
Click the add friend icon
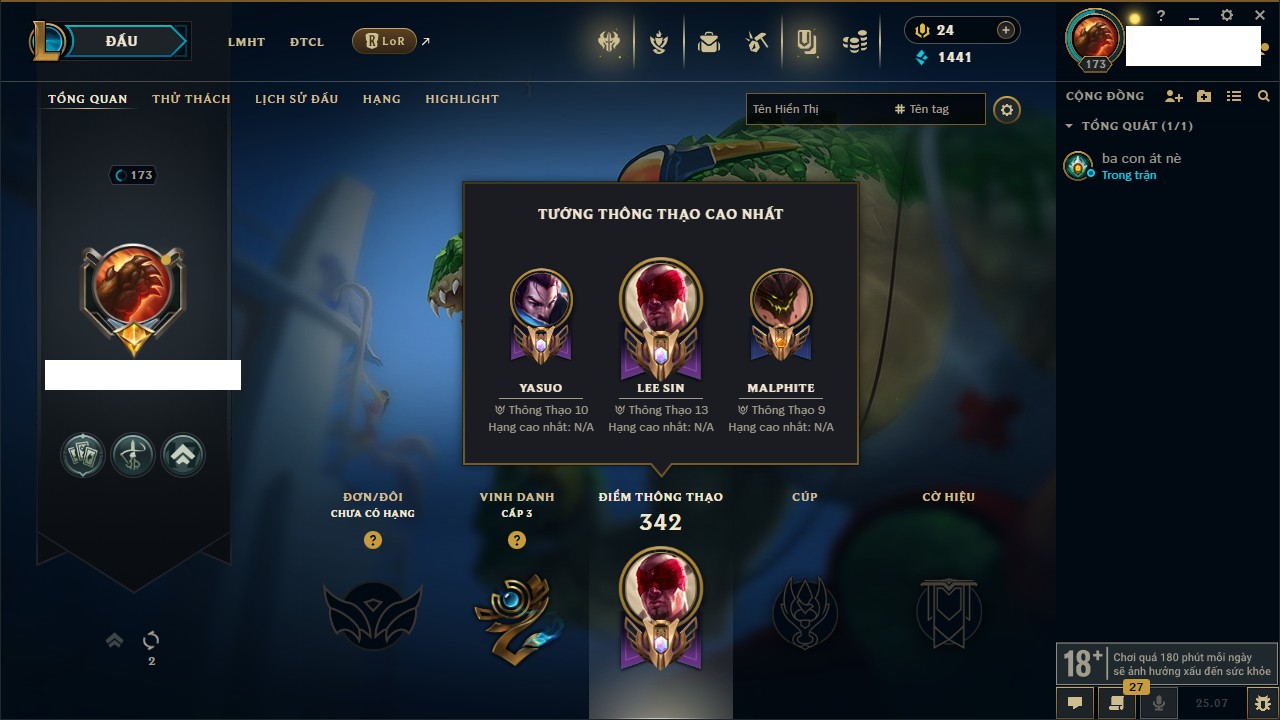point(1173,97)
